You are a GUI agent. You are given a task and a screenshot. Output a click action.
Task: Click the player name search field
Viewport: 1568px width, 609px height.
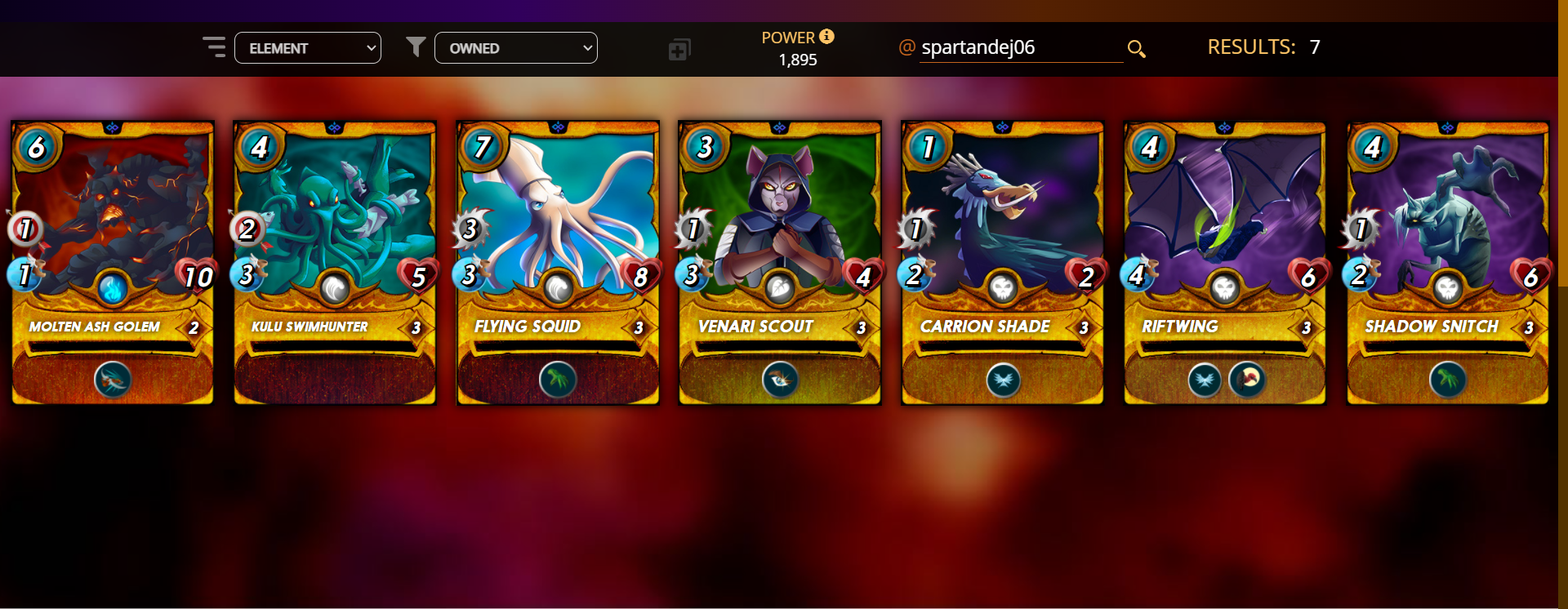[x=1020, y=48]
